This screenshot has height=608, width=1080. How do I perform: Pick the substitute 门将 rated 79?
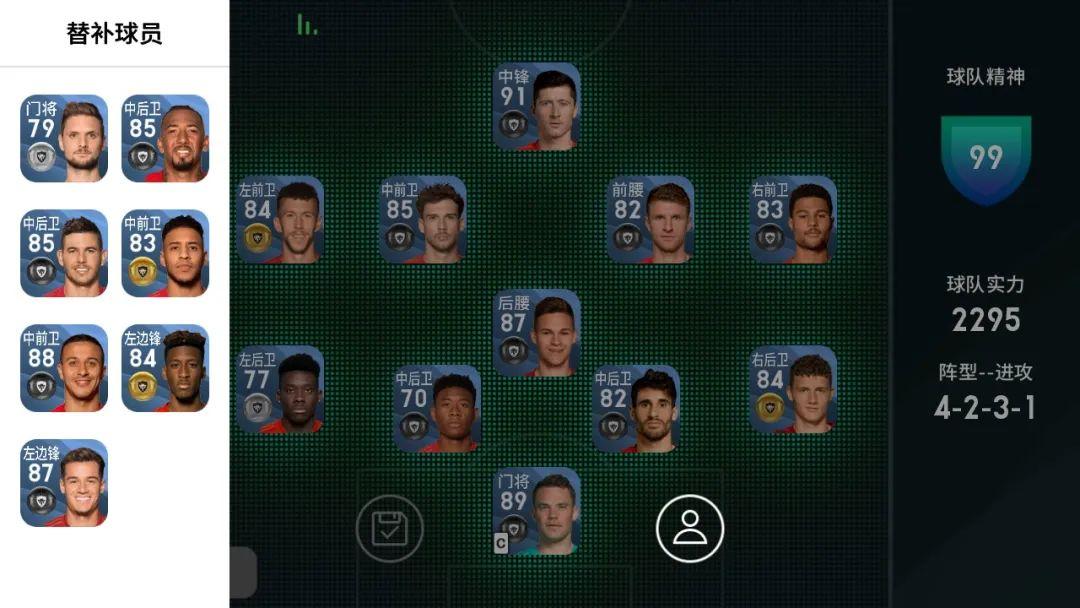(64, 138)
